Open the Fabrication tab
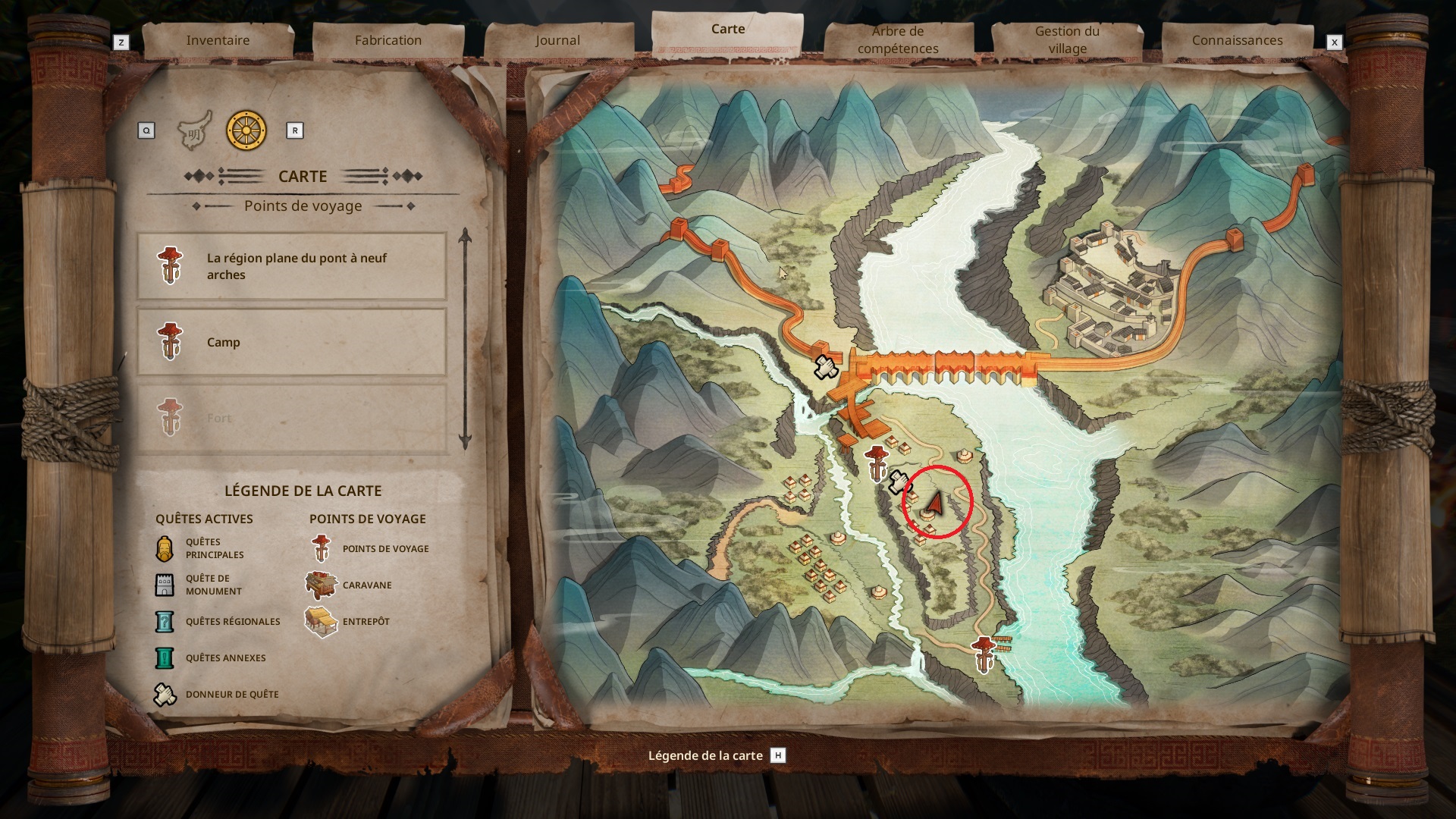 [388, 40]
